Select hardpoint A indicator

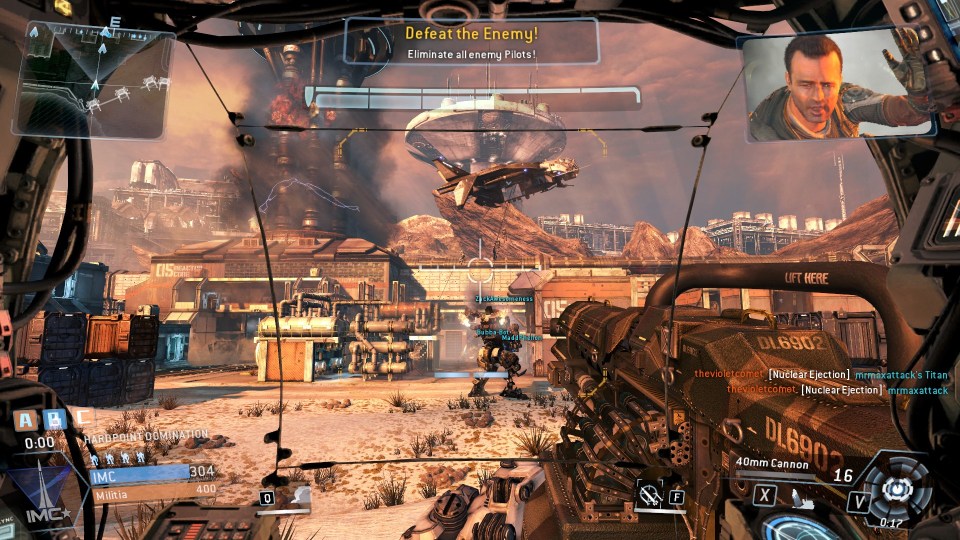[25, 418]
